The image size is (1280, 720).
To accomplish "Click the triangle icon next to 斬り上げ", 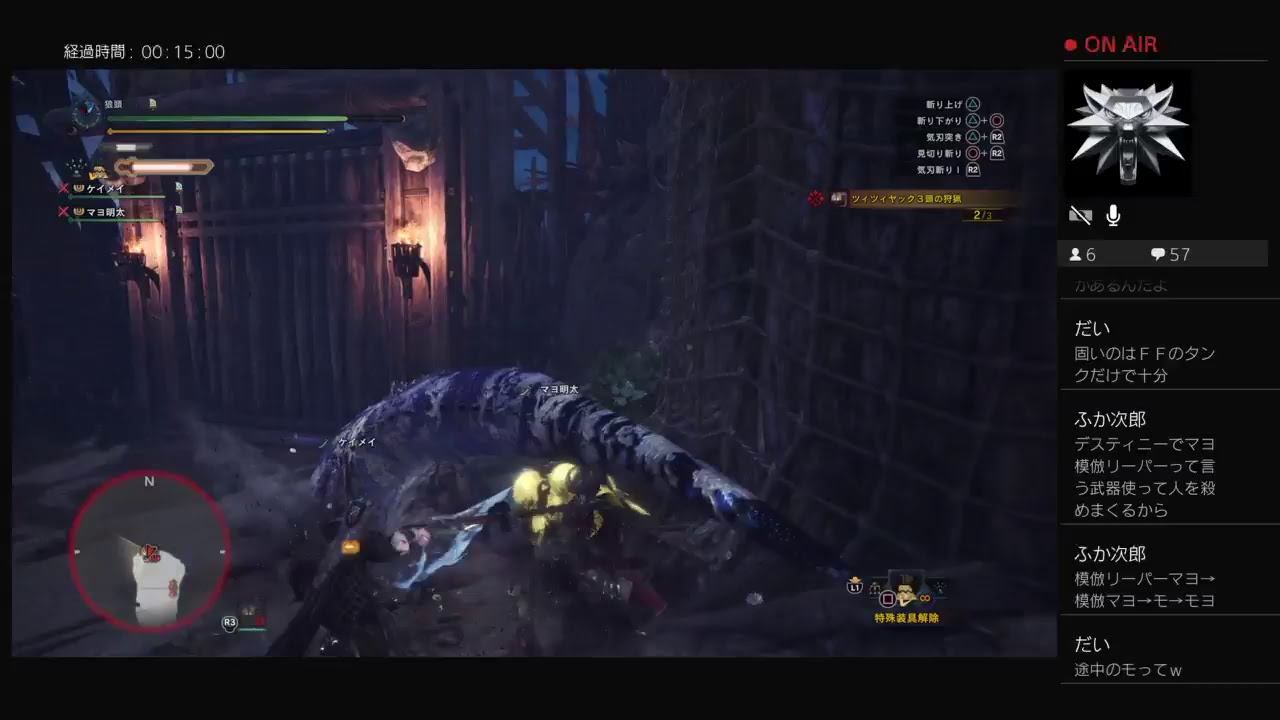I will pos(975,104).
